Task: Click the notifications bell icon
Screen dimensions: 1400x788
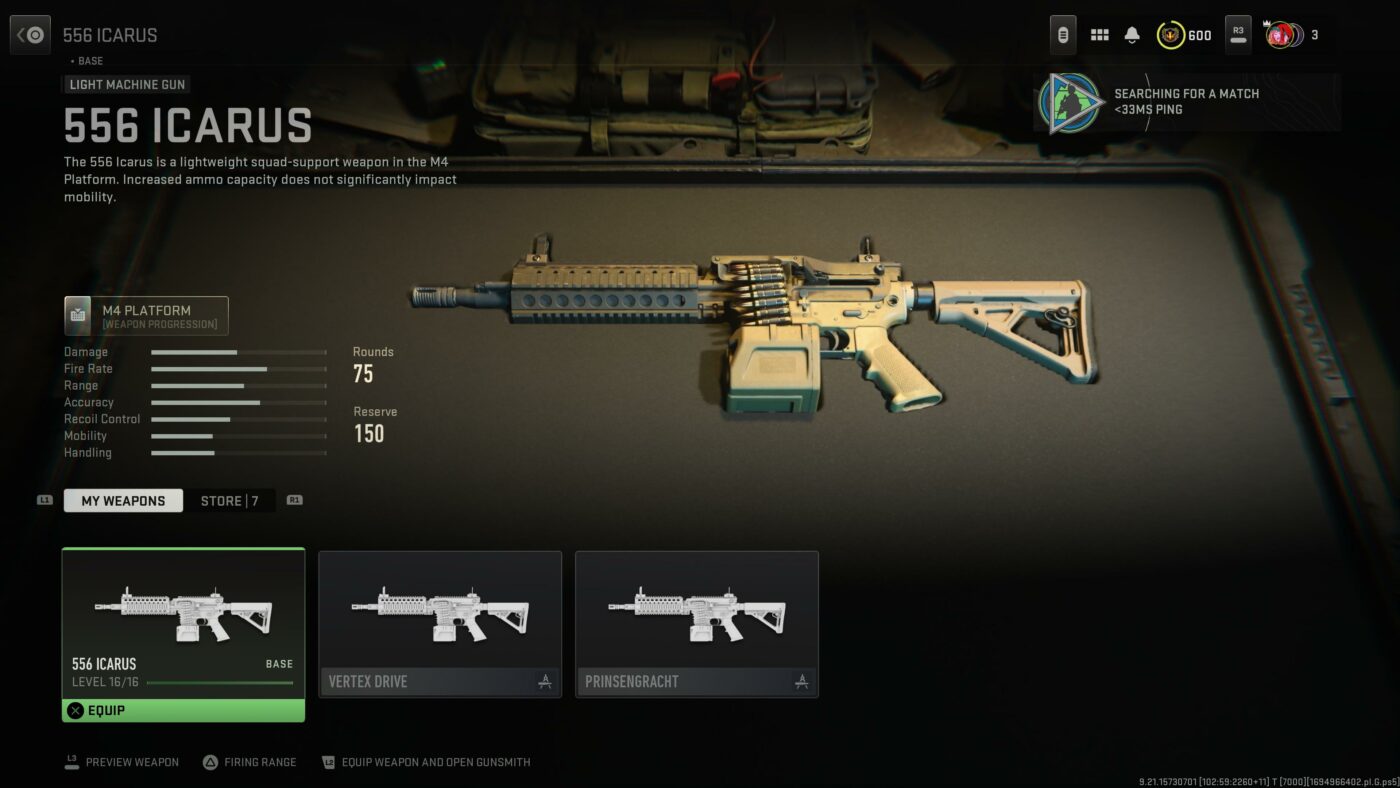Action: coord(1130,34)
